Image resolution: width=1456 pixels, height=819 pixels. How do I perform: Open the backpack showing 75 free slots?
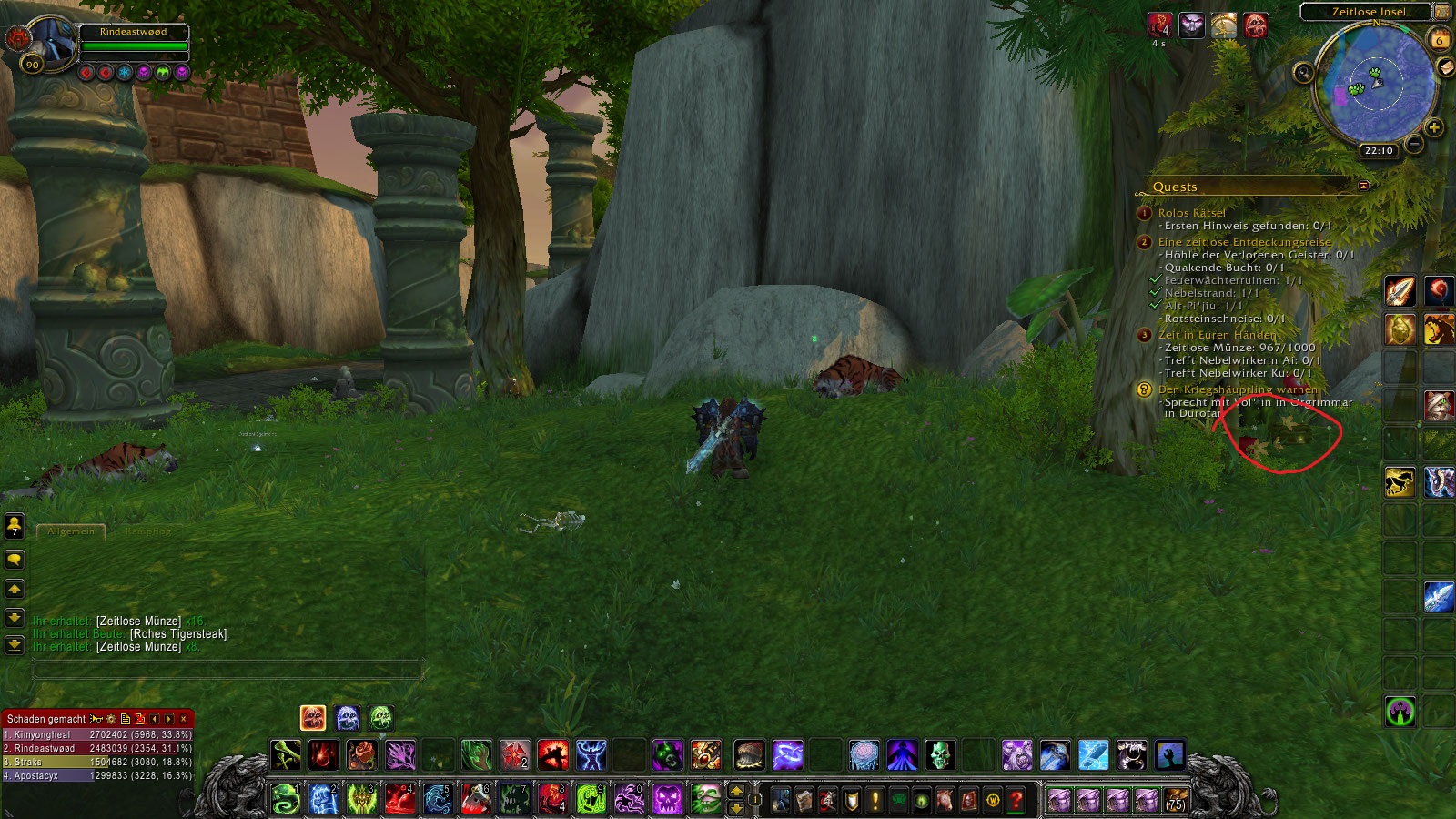[x=1176, y=800]
